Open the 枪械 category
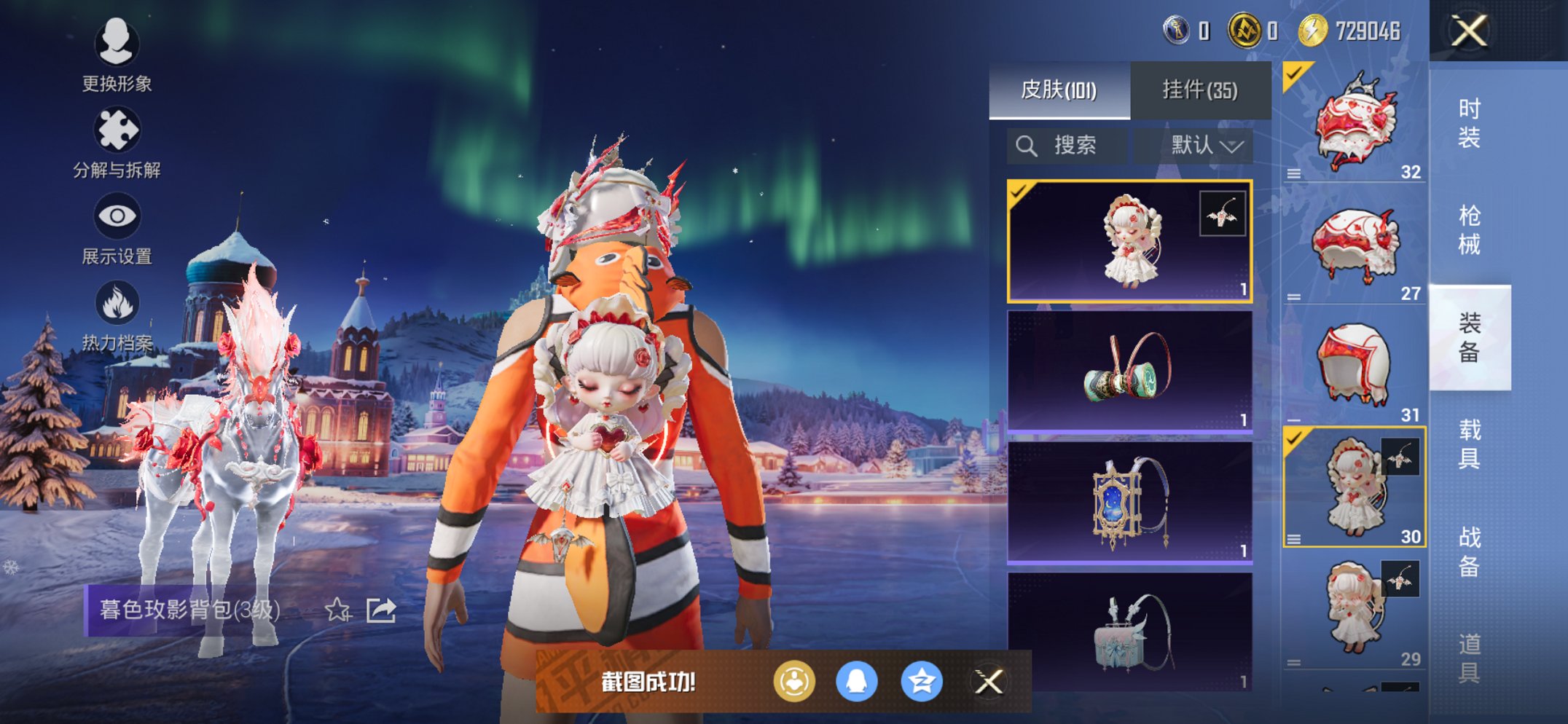Image resolution: width=1568 pixels, height=724 pixels. [1469, 229]
